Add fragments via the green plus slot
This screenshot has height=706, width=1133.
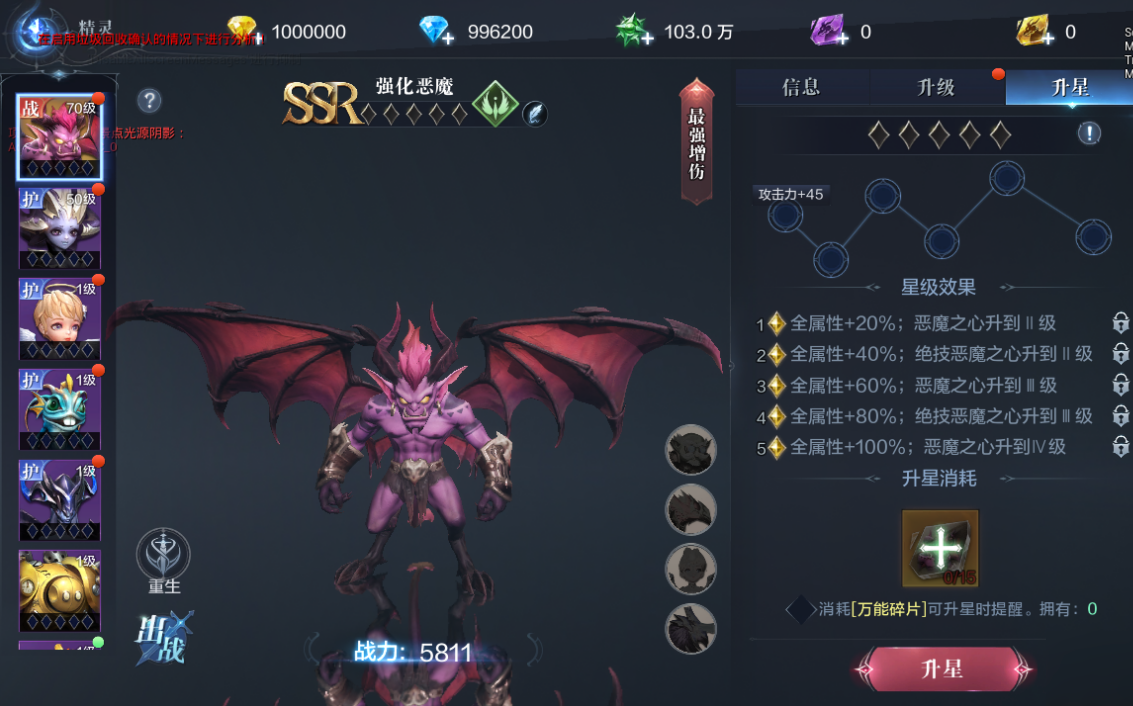940,548
